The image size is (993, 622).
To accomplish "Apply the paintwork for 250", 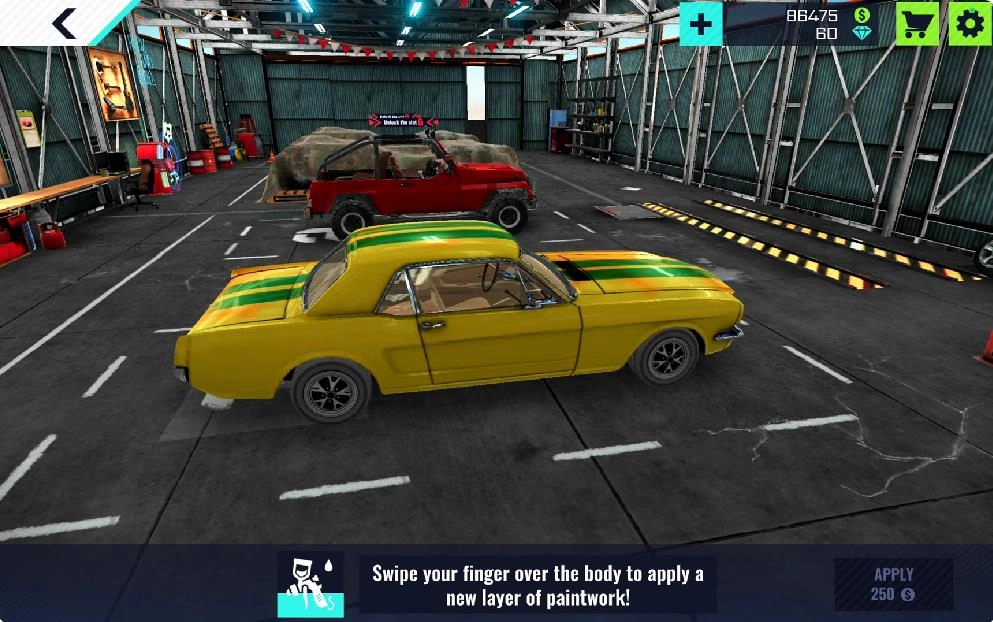I will click(x=893, y=584).
